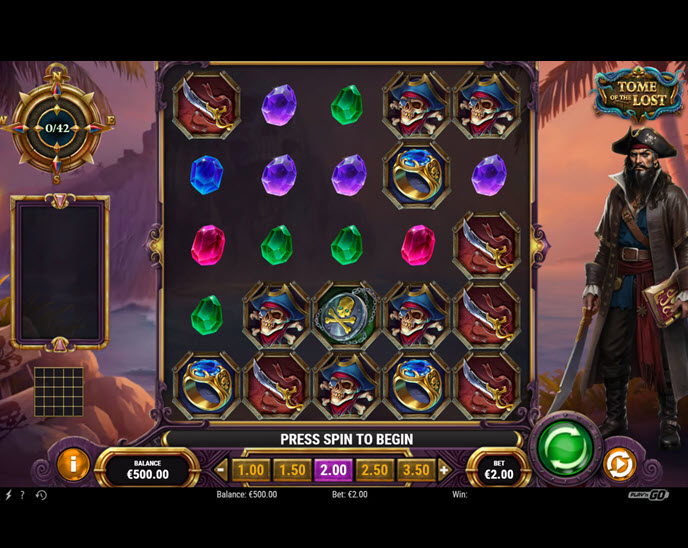The height and width of the screenshot is (548, 688).
Task: Increase the bet with the plus arrow
Action: 444,470
